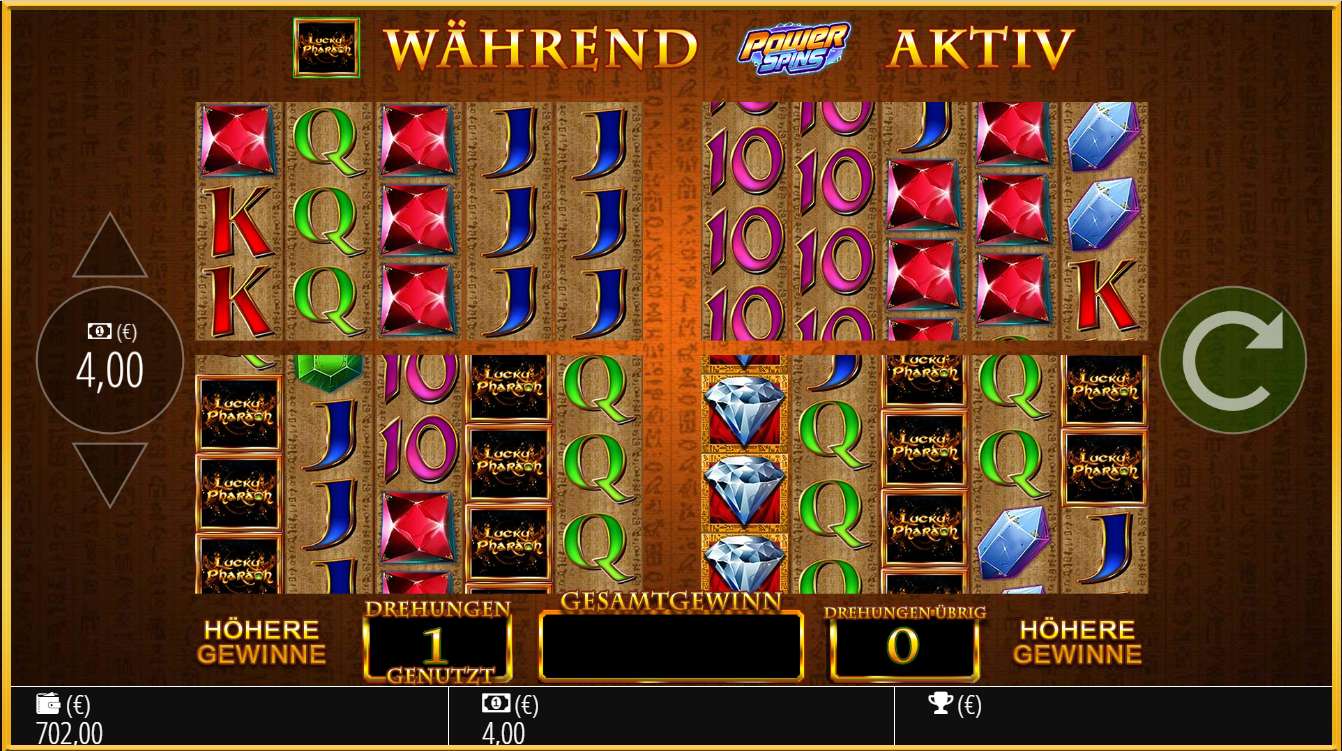1342x751 pixels.
Task: Click the left HÖHERE GEWINNE label
Action: pyautogui.click(x=263, y=642)
